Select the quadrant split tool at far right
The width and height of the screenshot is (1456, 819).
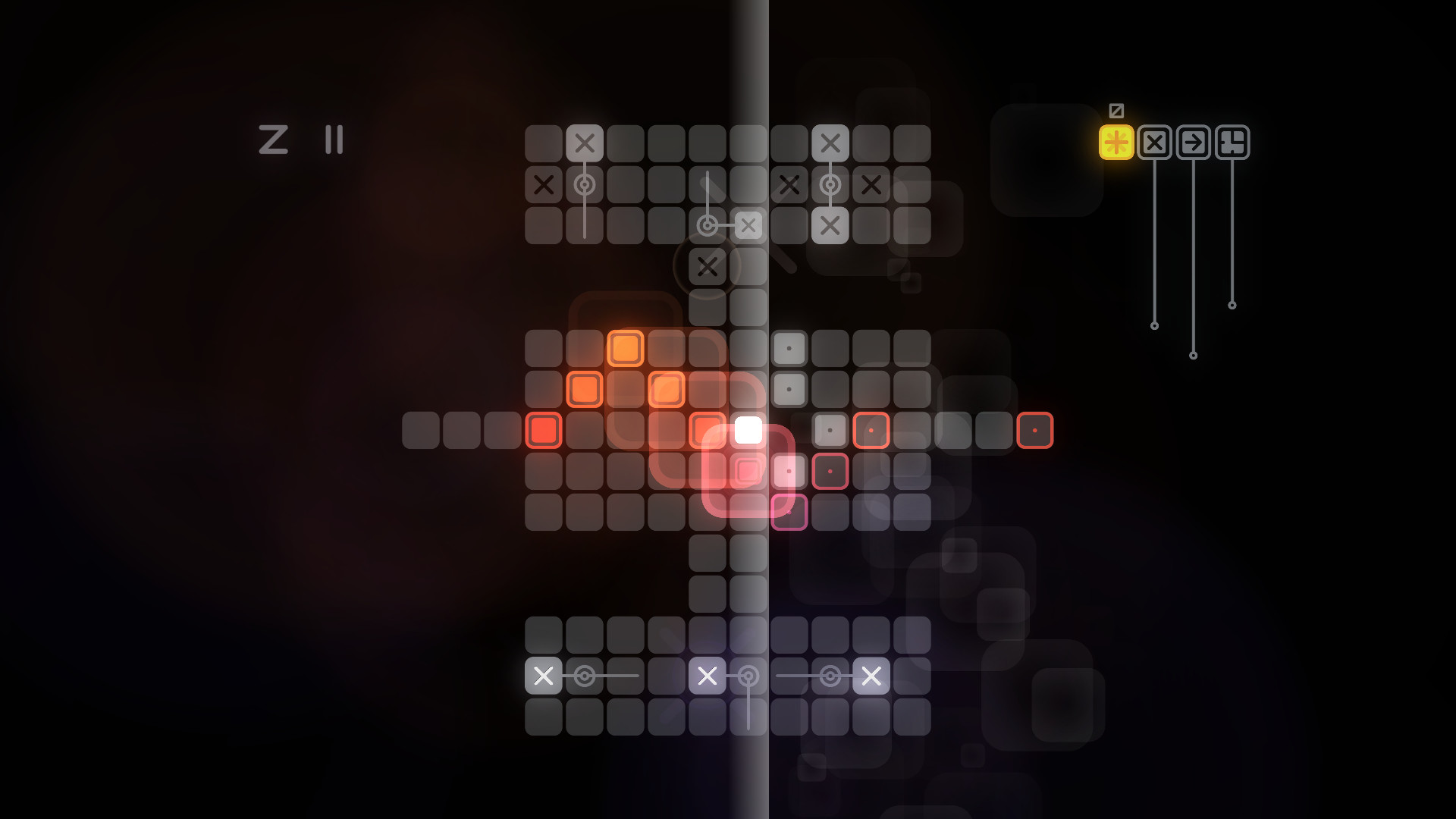tap(1233, 140)
